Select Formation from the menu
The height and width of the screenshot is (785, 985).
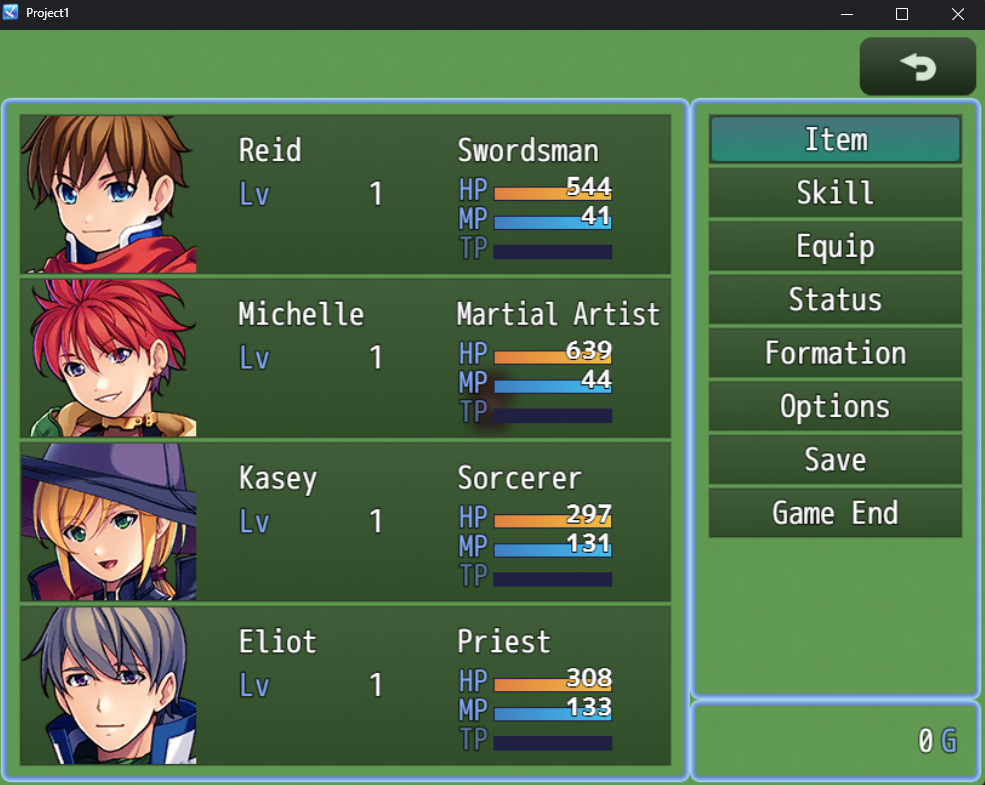click(x=835, y=353)
